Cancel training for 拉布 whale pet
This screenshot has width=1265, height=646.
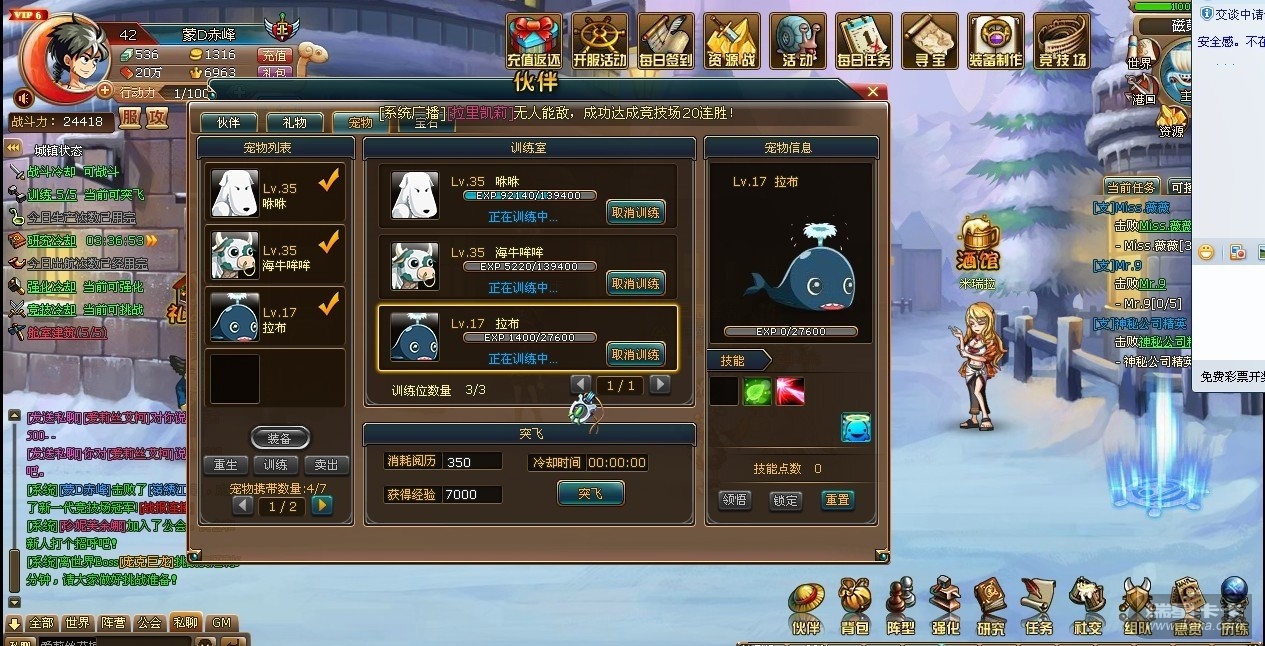click(635, 354)
